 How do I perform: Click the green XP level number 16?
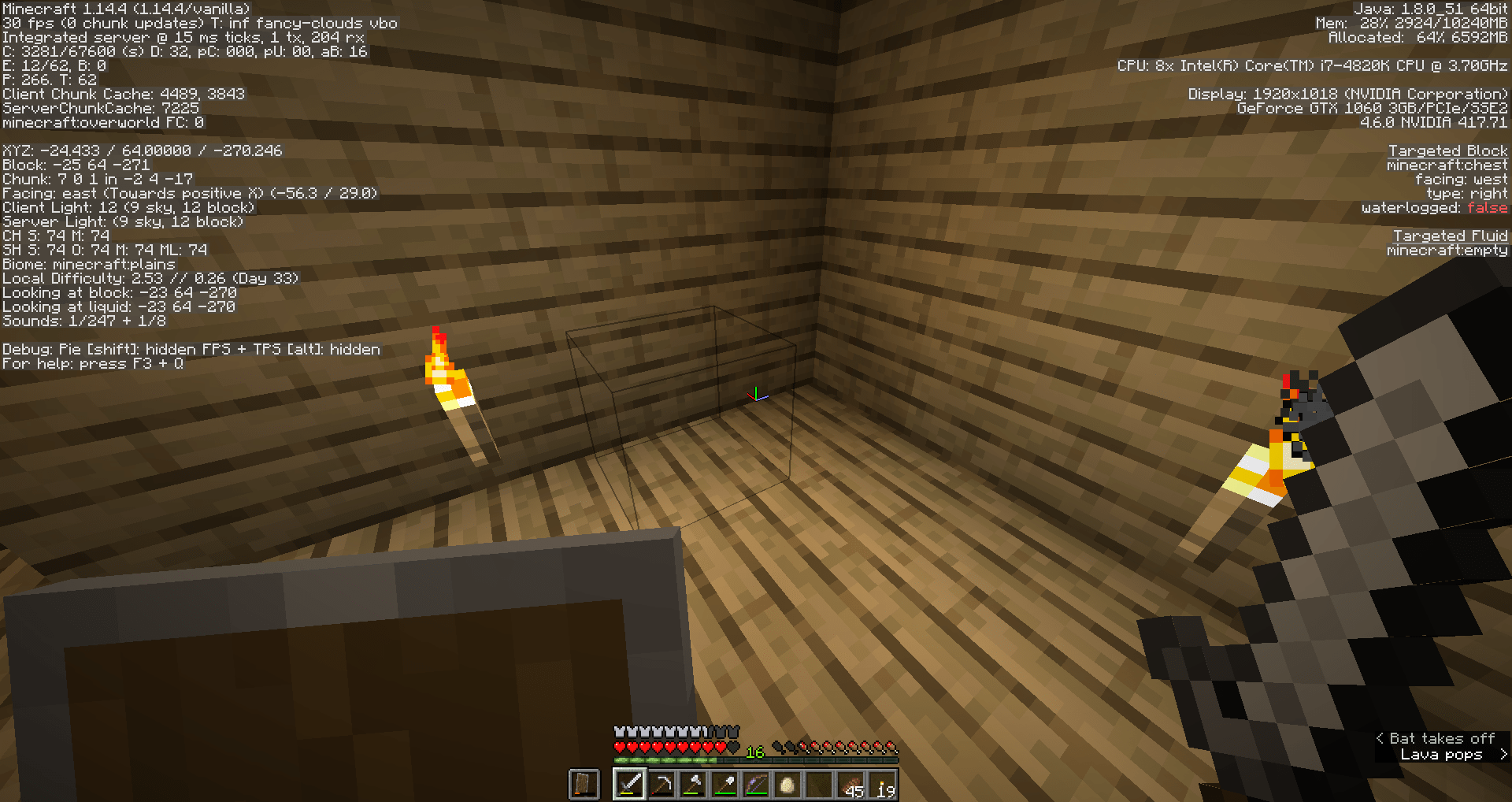coord(755,752)
